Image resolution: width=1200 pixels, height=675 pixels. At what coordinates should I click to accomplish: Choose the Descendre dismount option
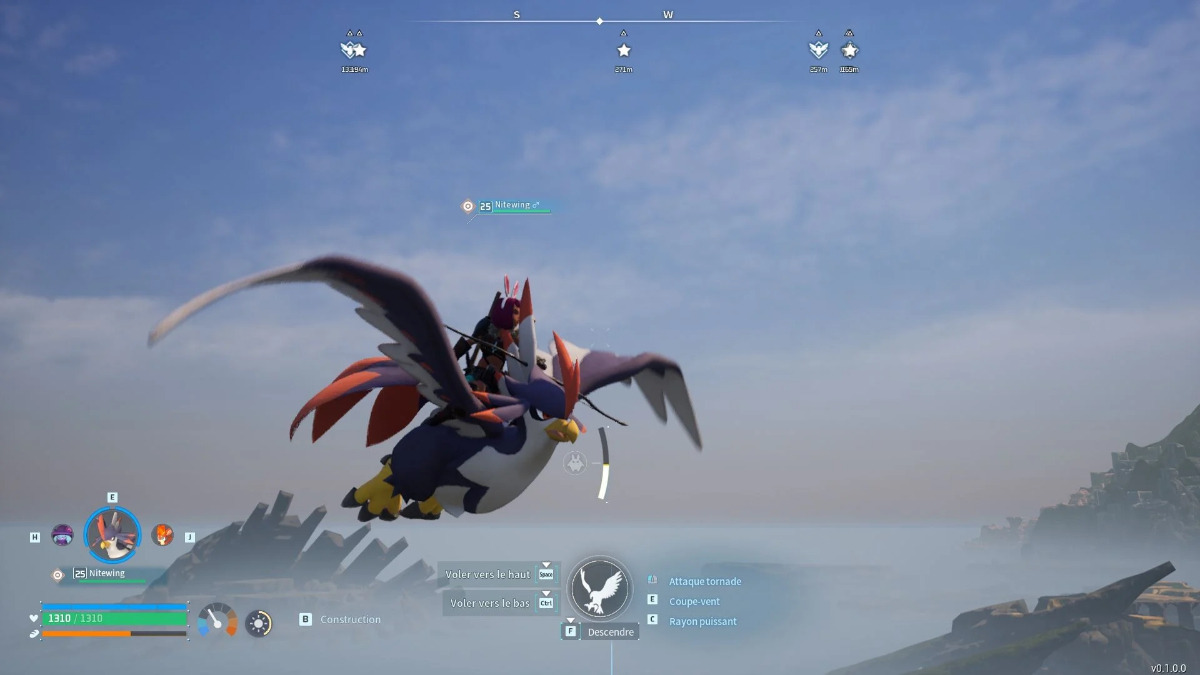609,632
